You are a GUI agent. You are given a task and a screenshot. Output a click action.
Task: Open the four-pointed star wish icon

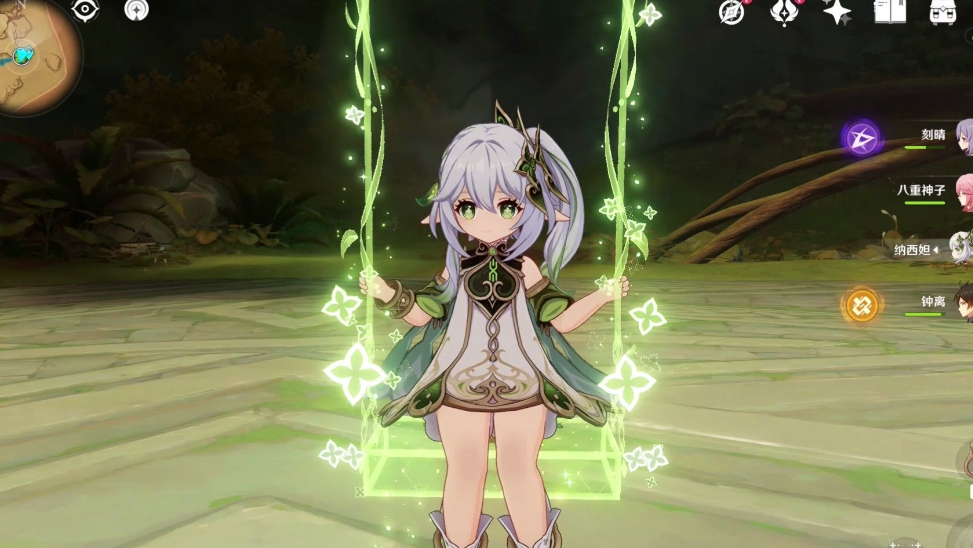coord(836,12)
